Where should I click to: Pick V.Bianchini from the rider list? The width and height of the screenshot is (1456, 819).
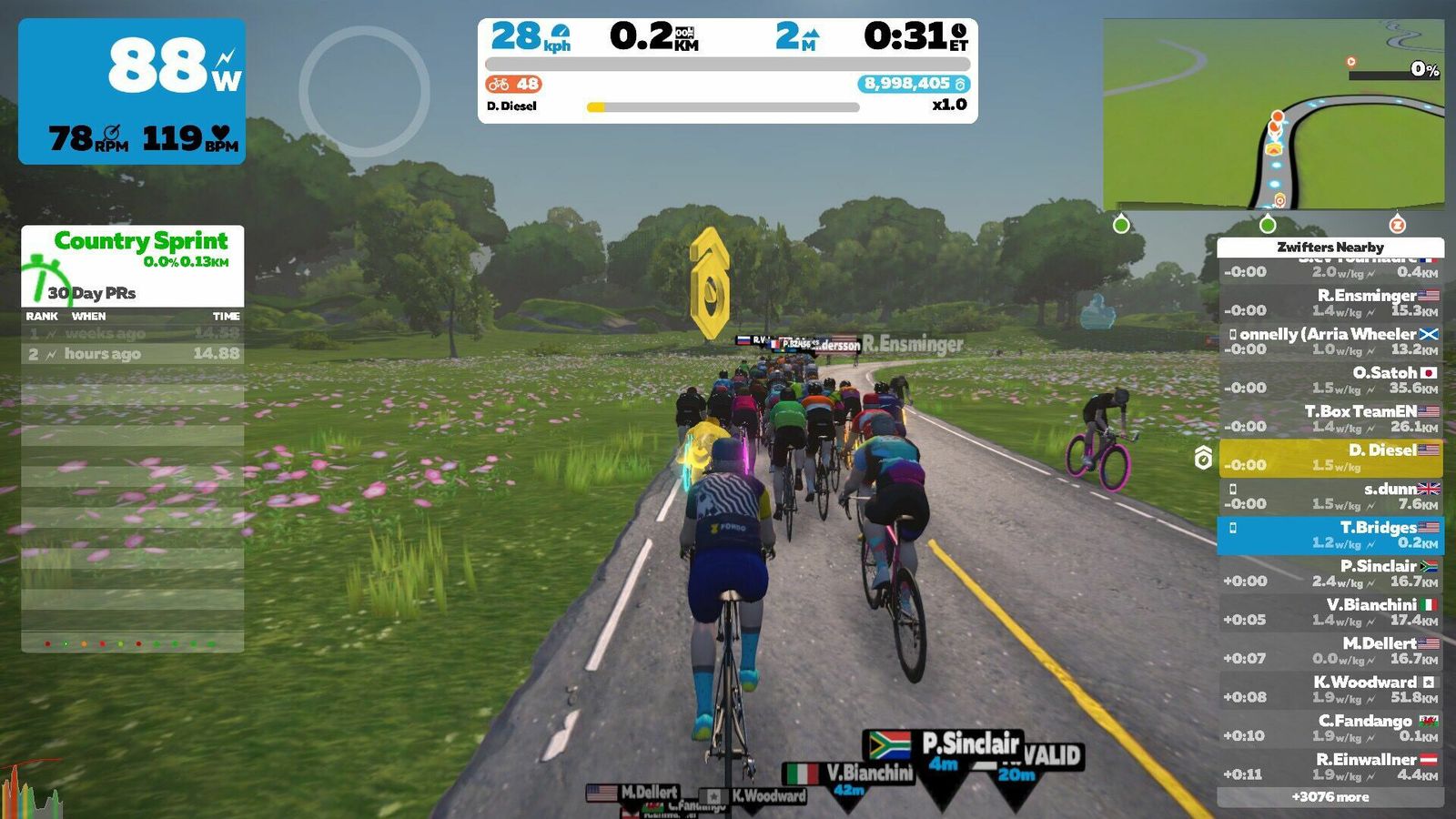[1330, 612]
